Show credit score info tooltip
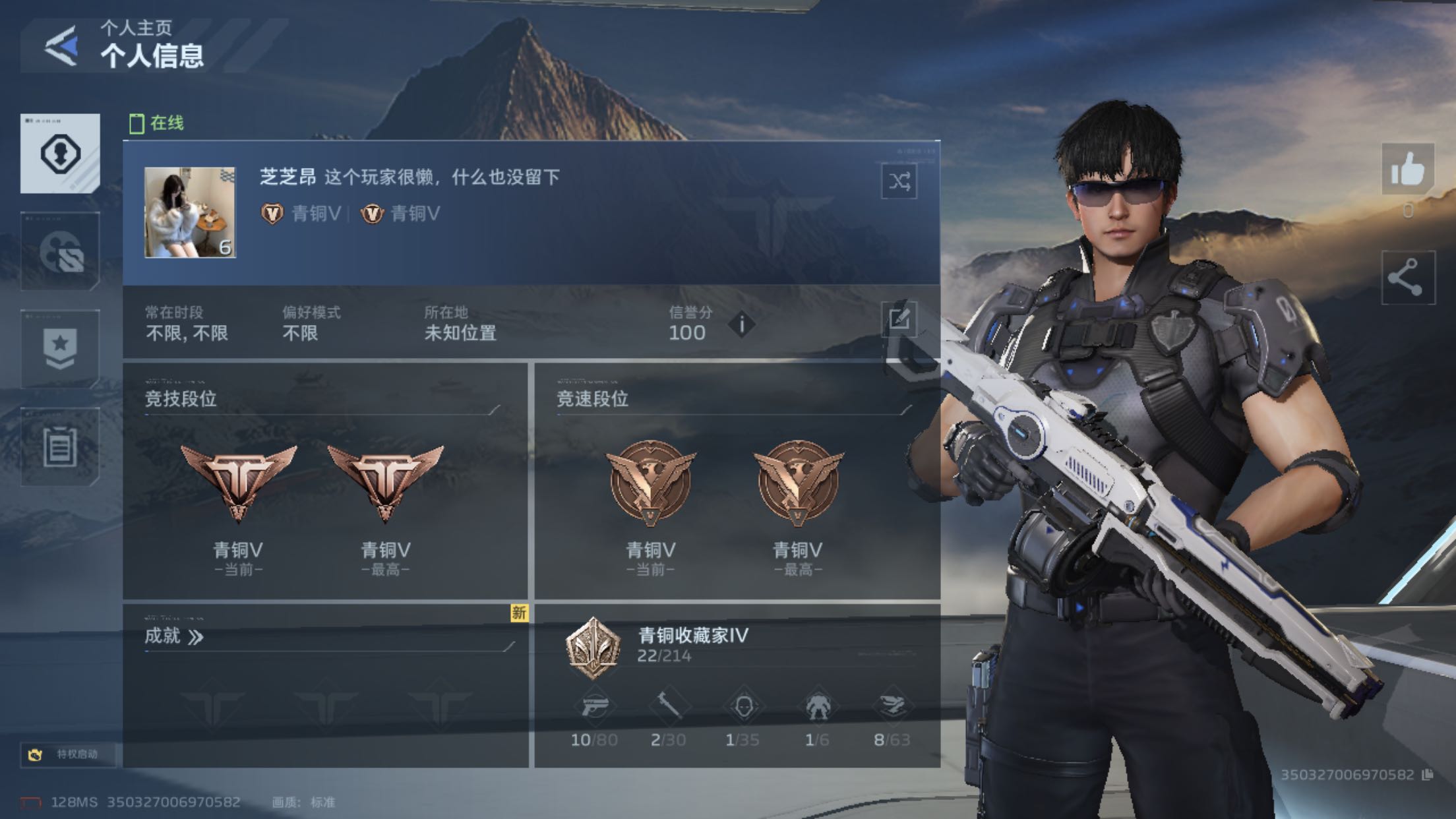The height and width of the screenshot is (819, 1456). [742, 324]
